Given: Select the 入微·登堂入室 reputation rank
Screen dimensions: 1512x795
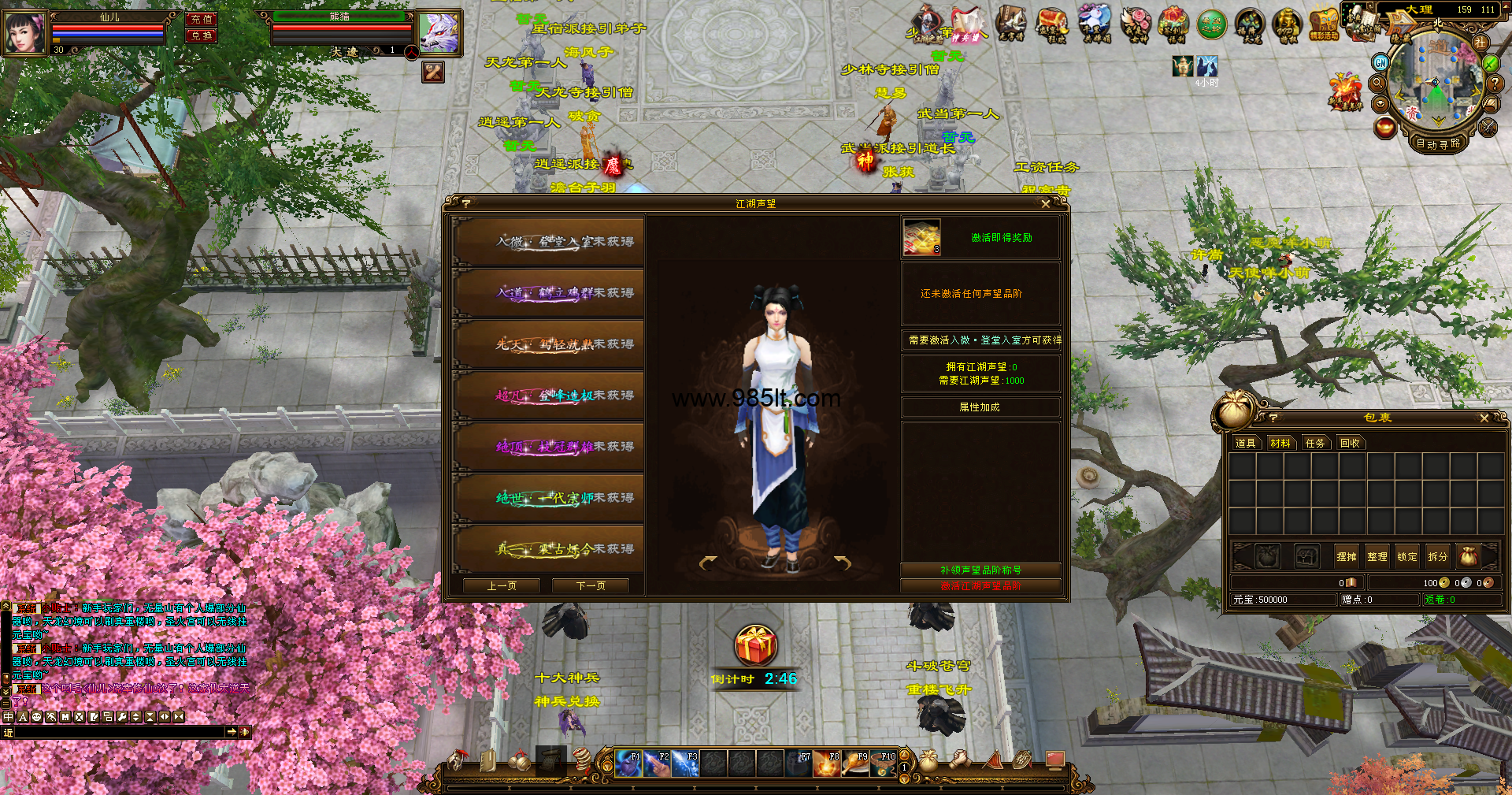Looking at the screenshot, I should (549, 242).
